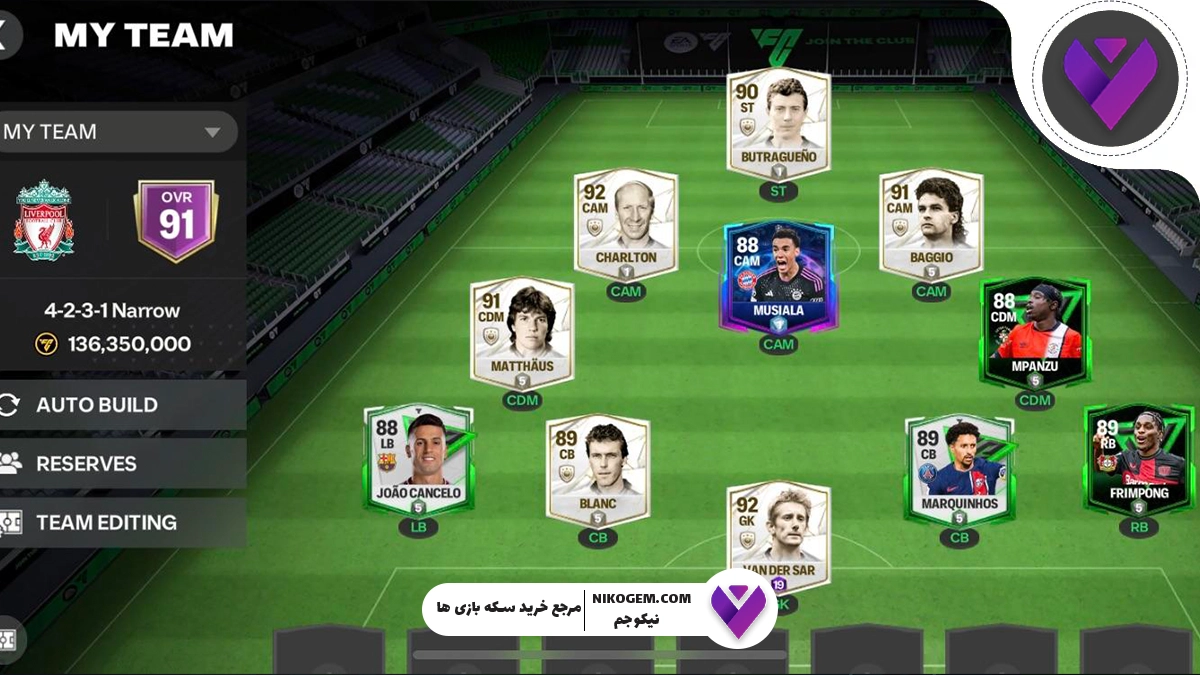Choose the Frimpong right-back card
Image resolution: width=1200 pixels, height=675 pixels.
1138,460
